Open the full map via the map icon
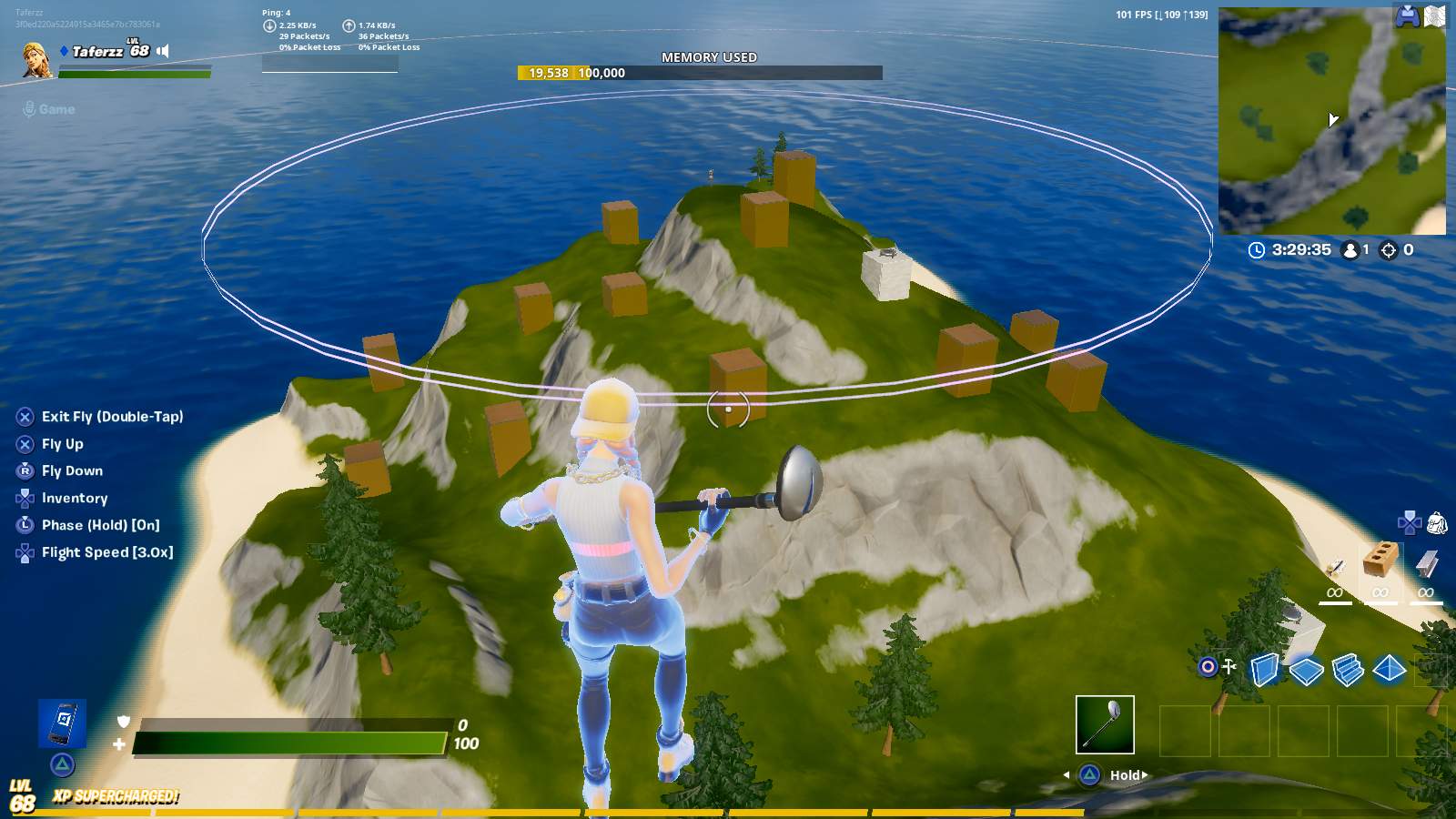 click(1435, 16)
